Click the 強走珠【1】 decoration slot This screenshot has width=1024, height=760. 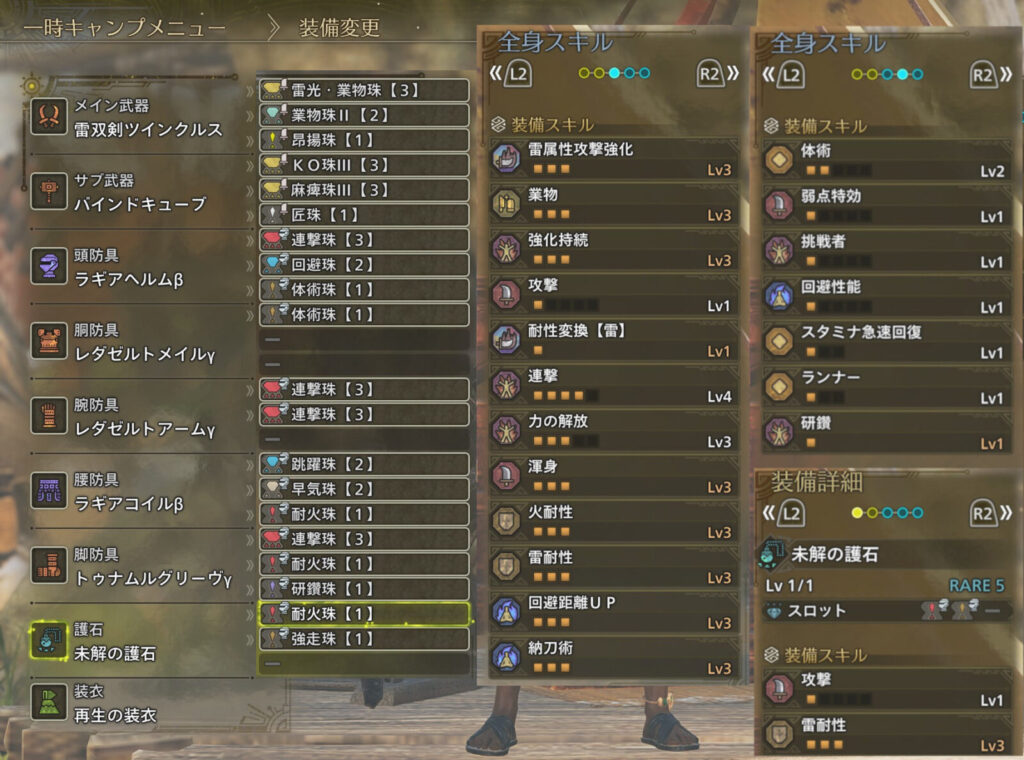coord(364,638)
